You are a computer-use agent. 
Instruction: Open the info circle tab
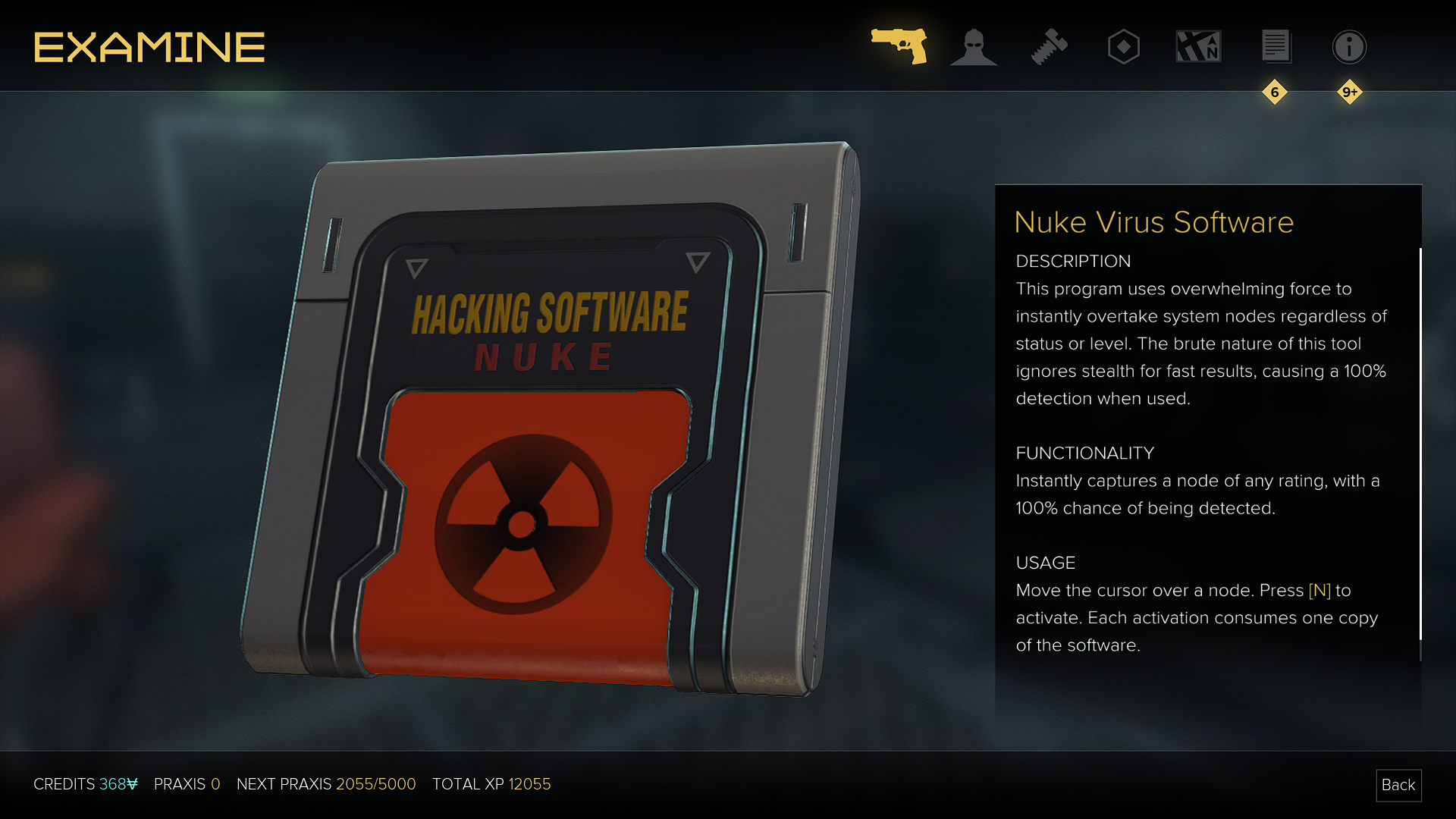click(1349, 47)
